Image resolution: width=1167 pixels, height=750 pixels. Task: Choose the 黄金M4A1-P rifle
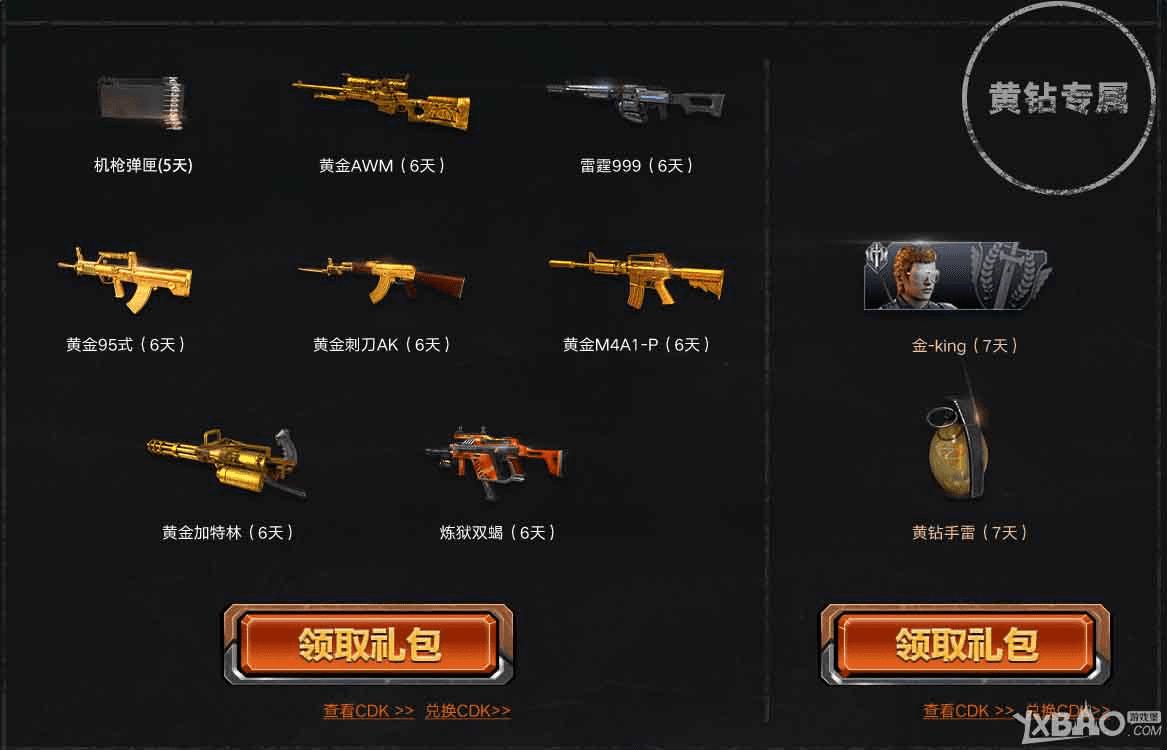pos(636,275)
